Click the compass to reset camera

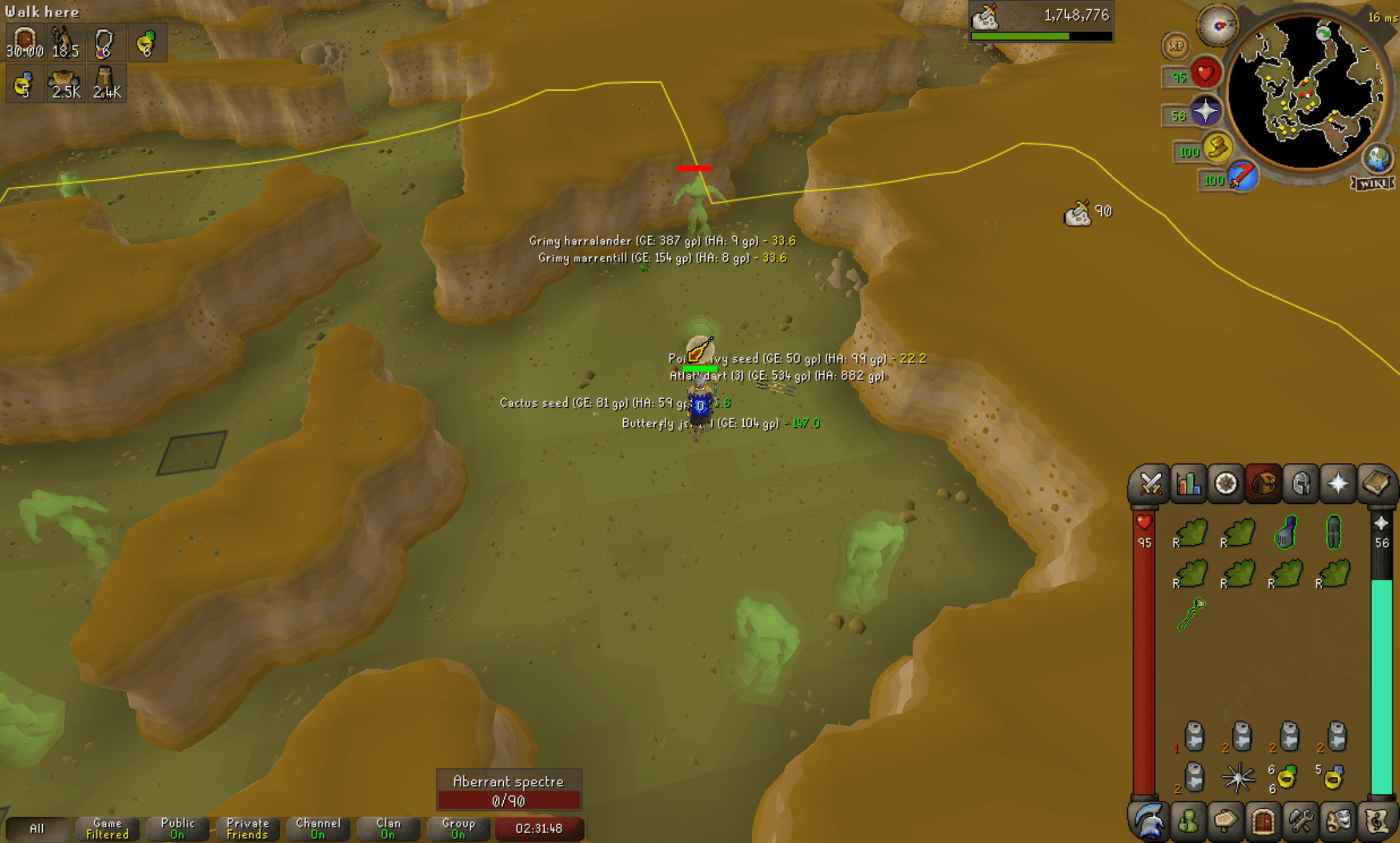(x=1216, y=26)
